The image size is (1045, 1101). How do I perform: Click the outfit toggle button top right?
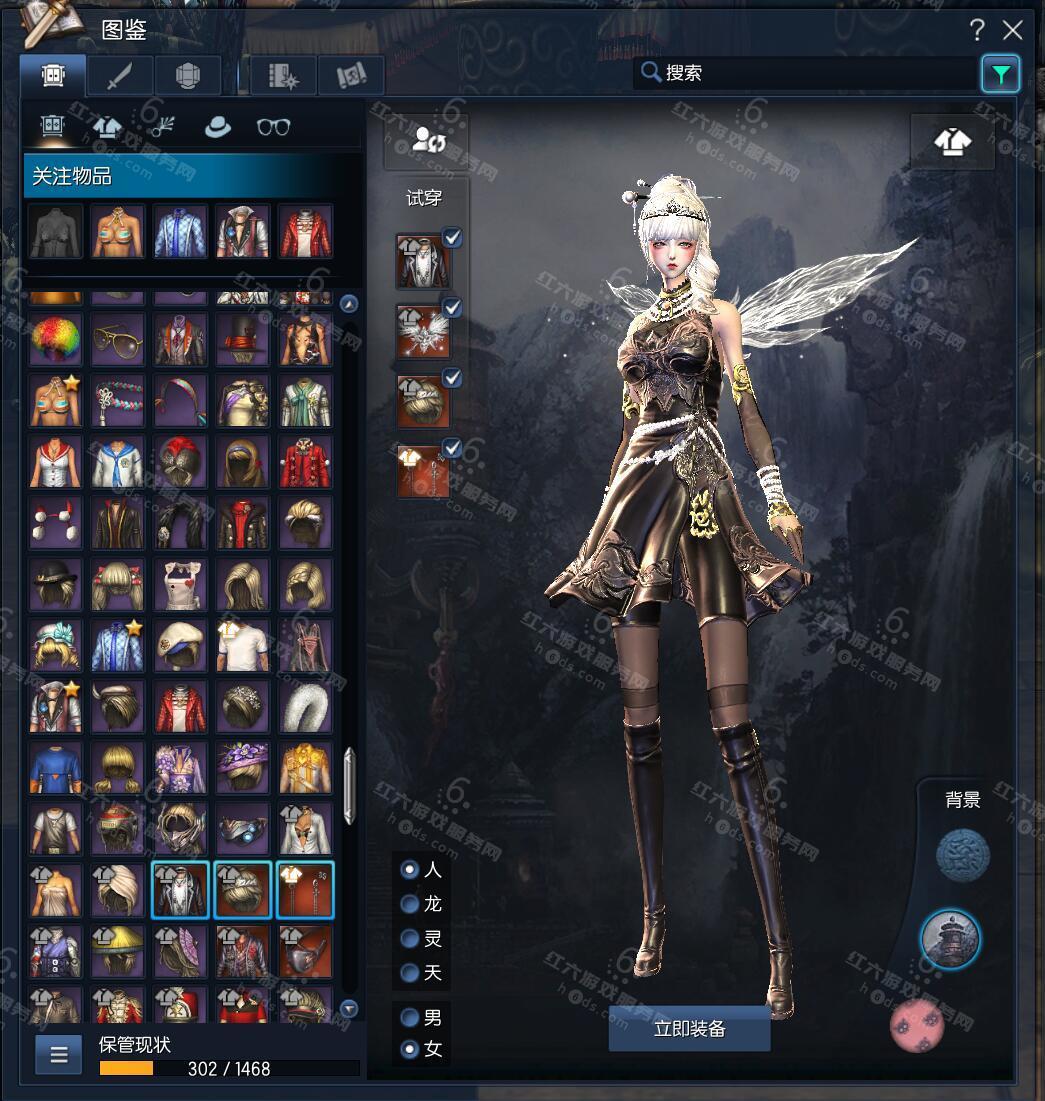tap(952, 141)
